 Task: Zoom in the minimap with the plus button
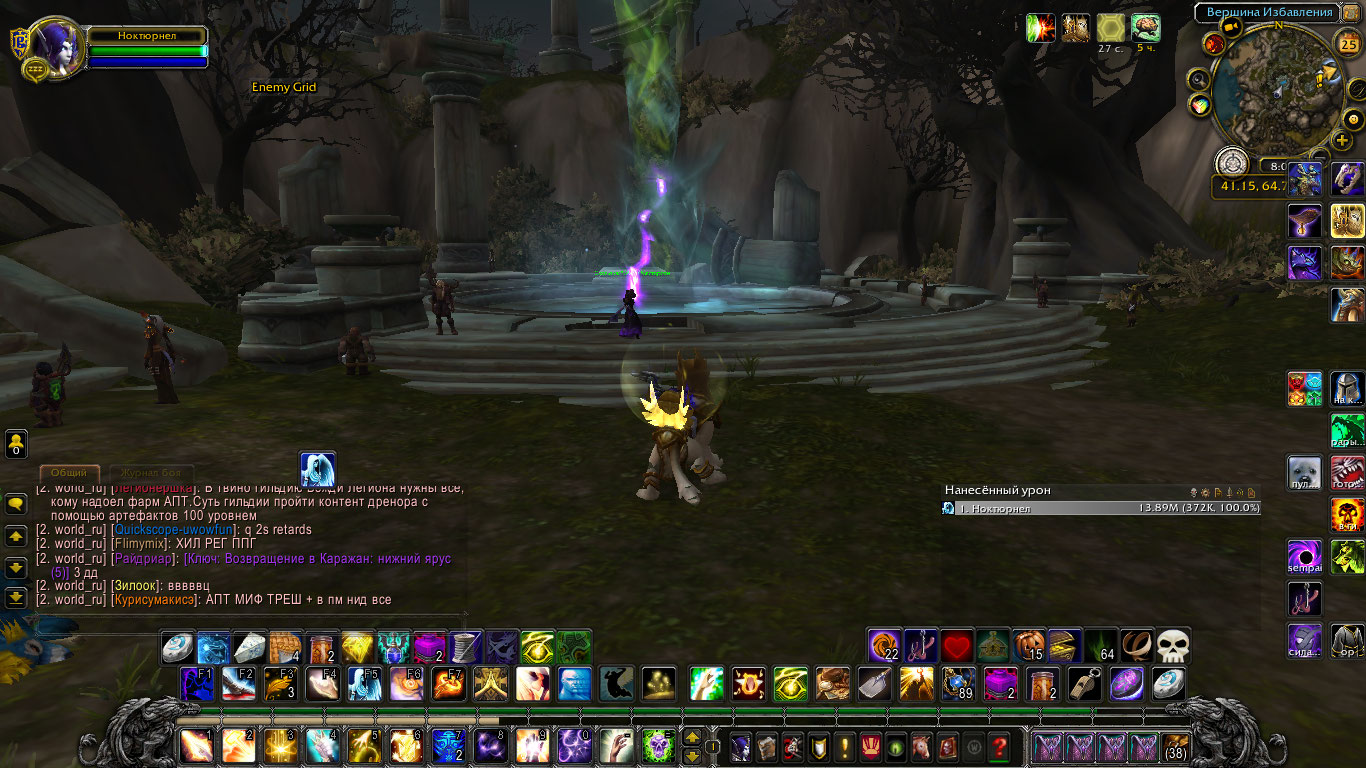coord(1342,141)
